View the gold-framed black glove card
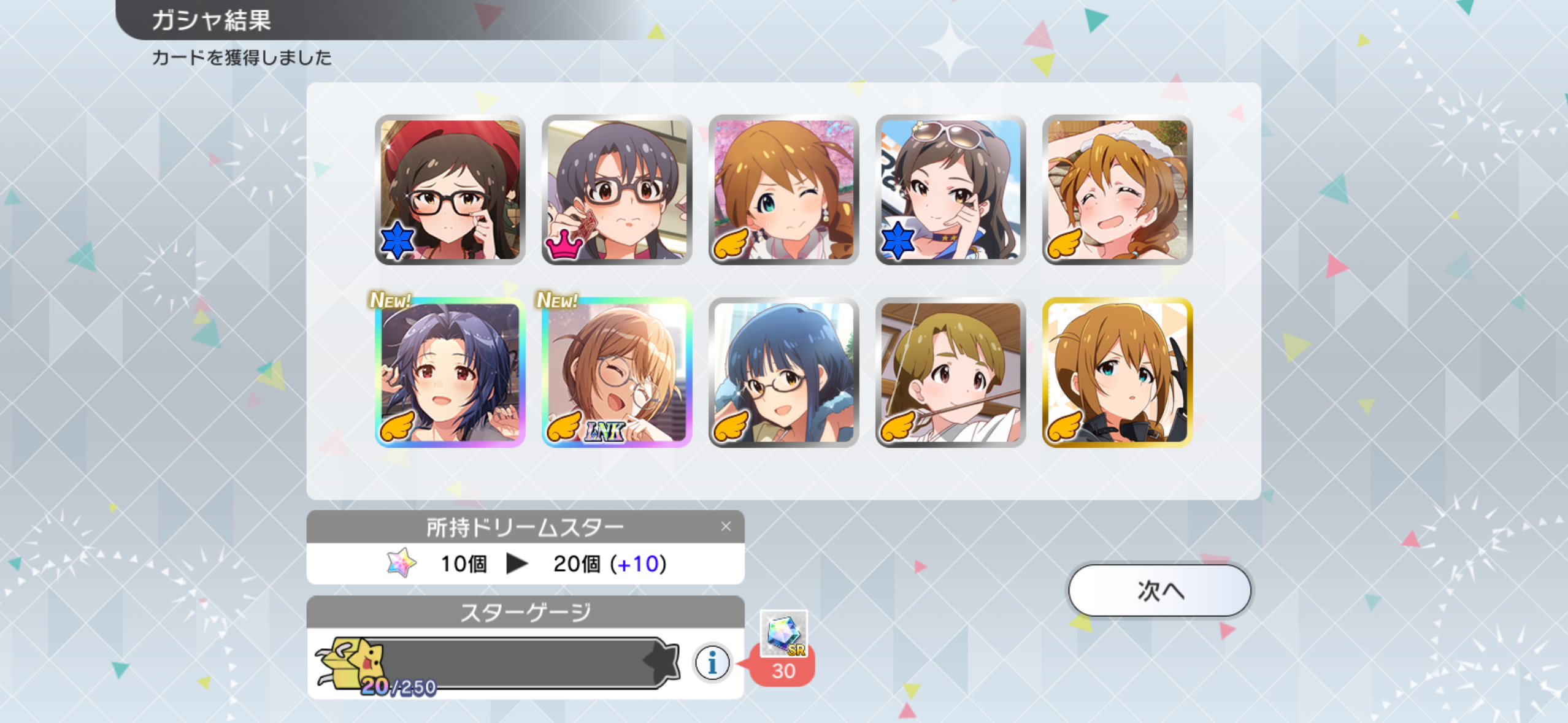The height and width of the screenshot is (723, 1568). point(1118,372)
